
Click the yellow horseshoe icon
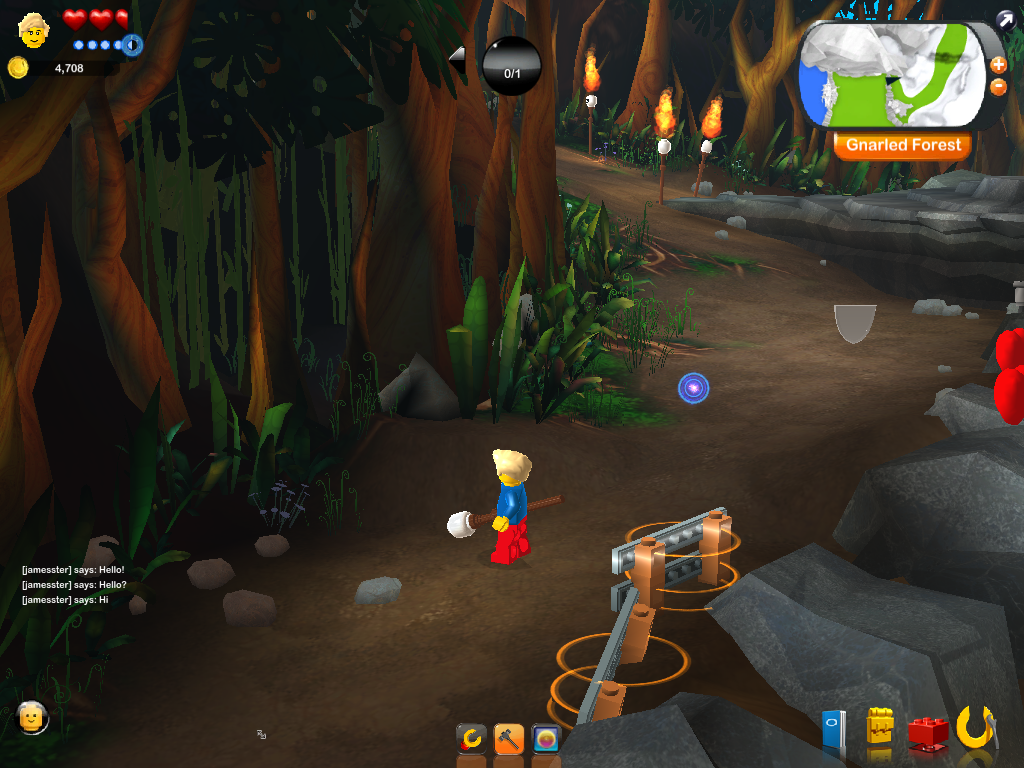point(975,727)
